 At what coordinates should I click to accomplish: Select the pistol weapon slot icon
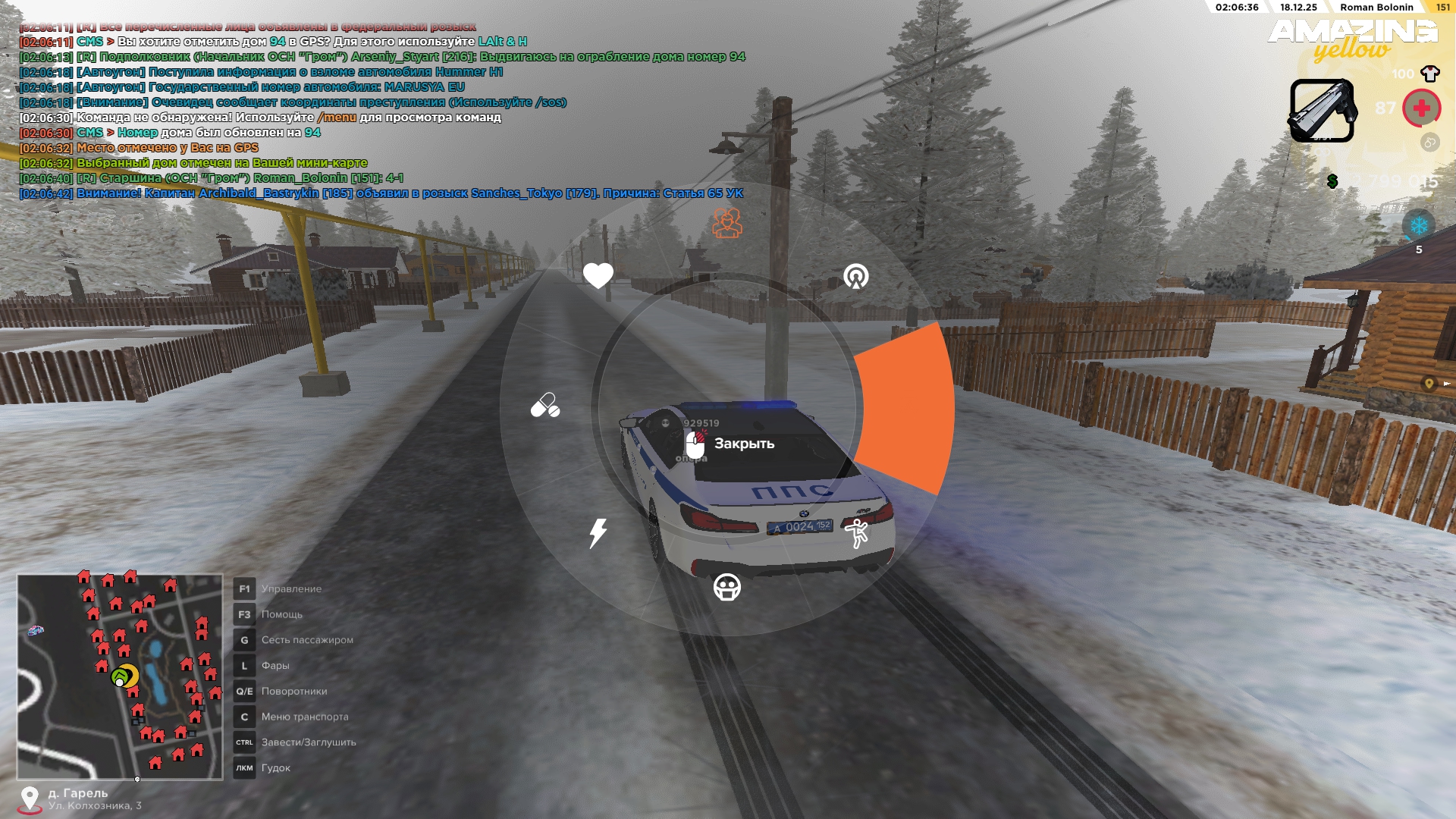pyautogui.click(x=1323, y=111)
